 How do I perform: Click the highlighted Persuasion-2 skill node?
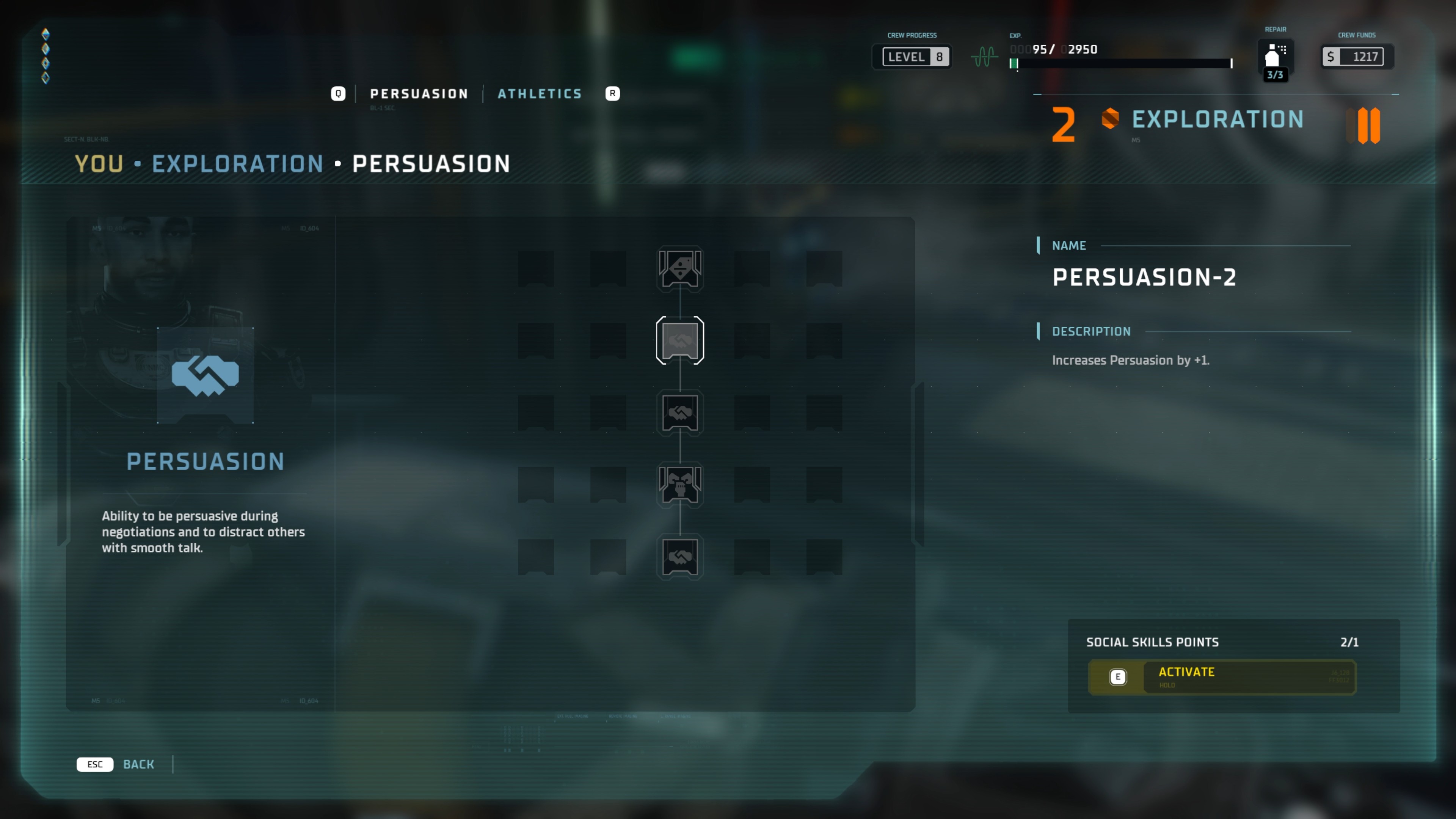[x=679, y=340]
